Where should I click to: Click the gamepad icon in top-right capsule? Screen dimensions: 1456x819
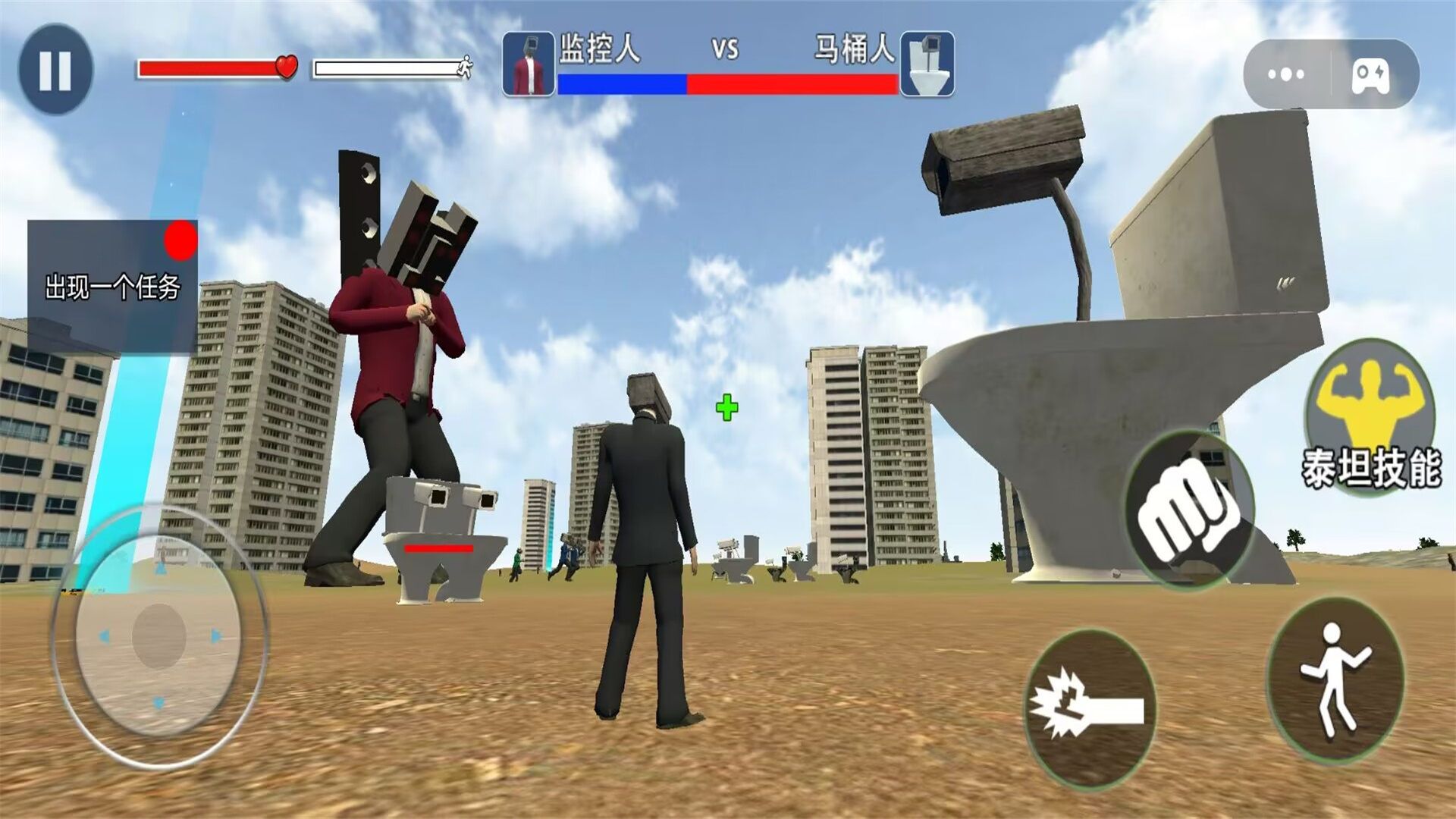[x=1371, y=74]
